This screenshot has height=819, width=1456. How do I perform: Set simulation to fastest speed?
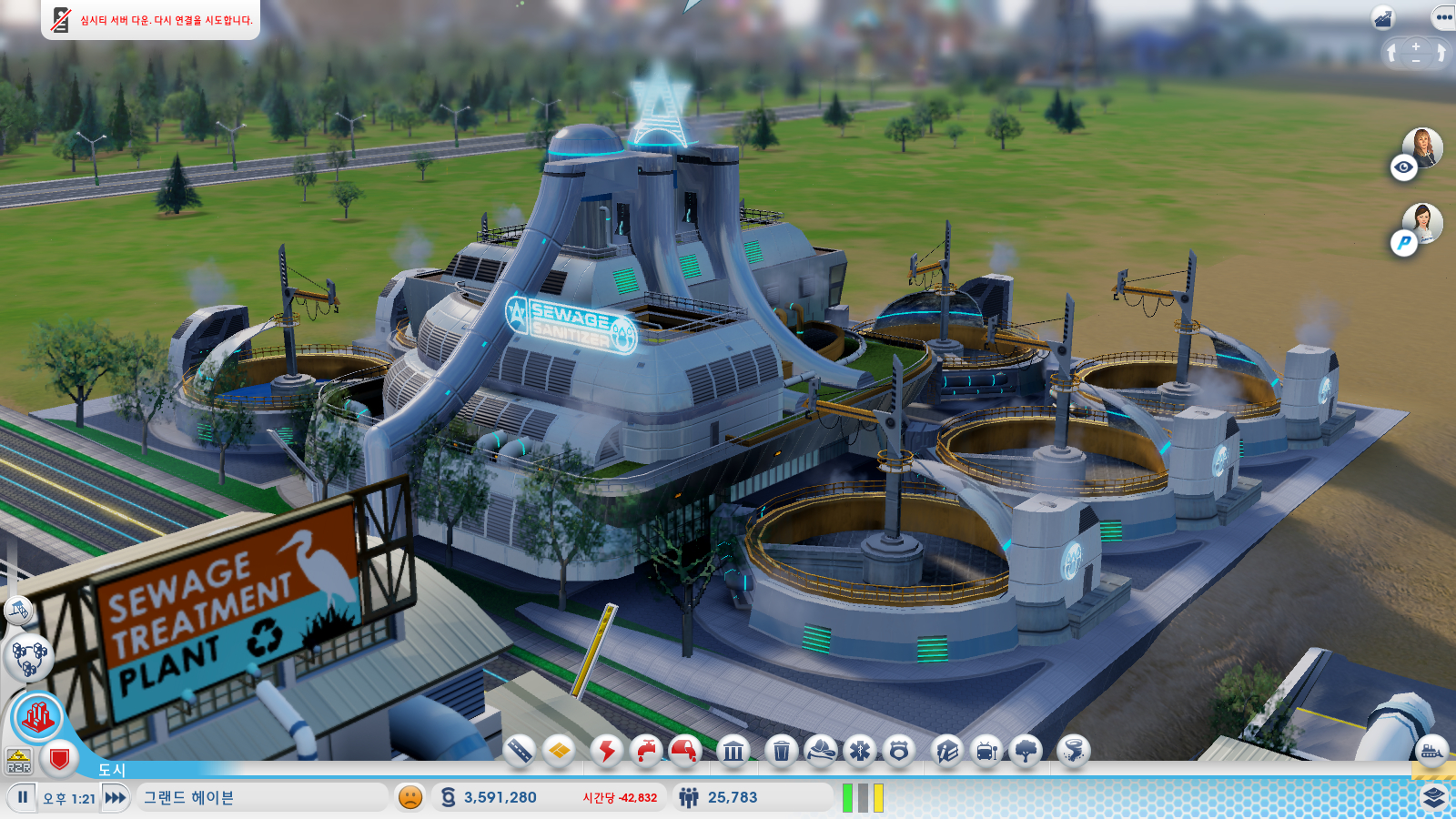(116, 798)
